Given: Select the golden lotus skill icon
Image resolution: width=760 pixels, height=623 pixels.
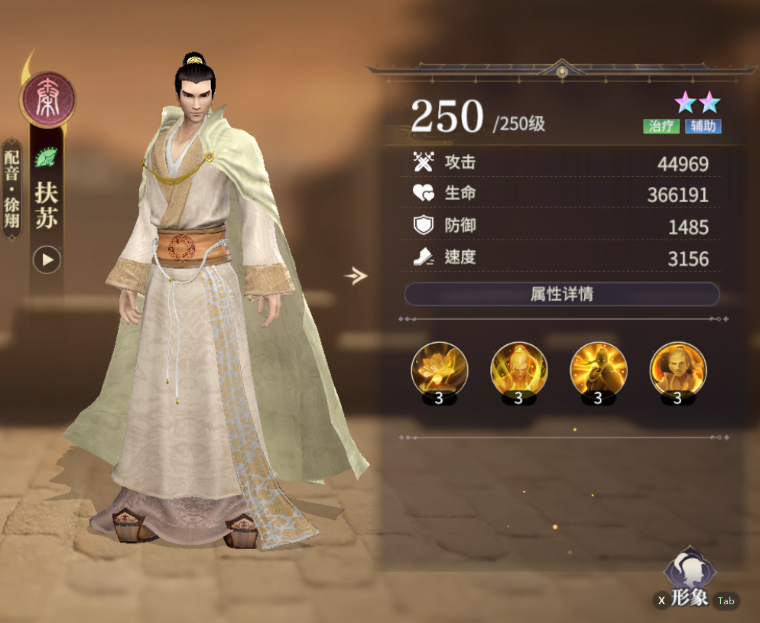Looking at the screenshot, I should tap(439, 368).
